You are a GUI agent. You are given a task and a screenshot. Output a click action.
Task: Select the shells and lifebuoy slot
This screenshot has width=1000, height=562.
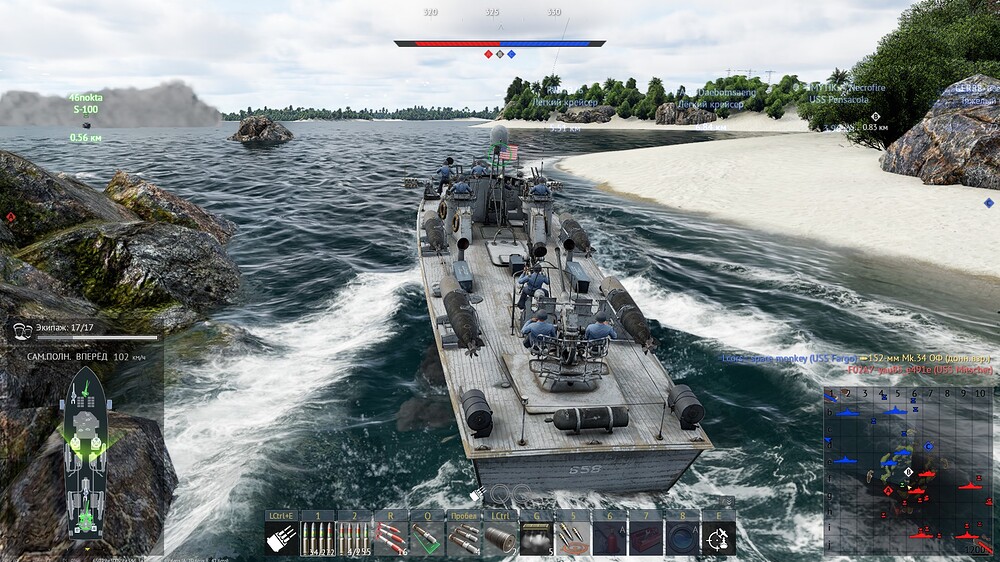[x=573, y=538]
